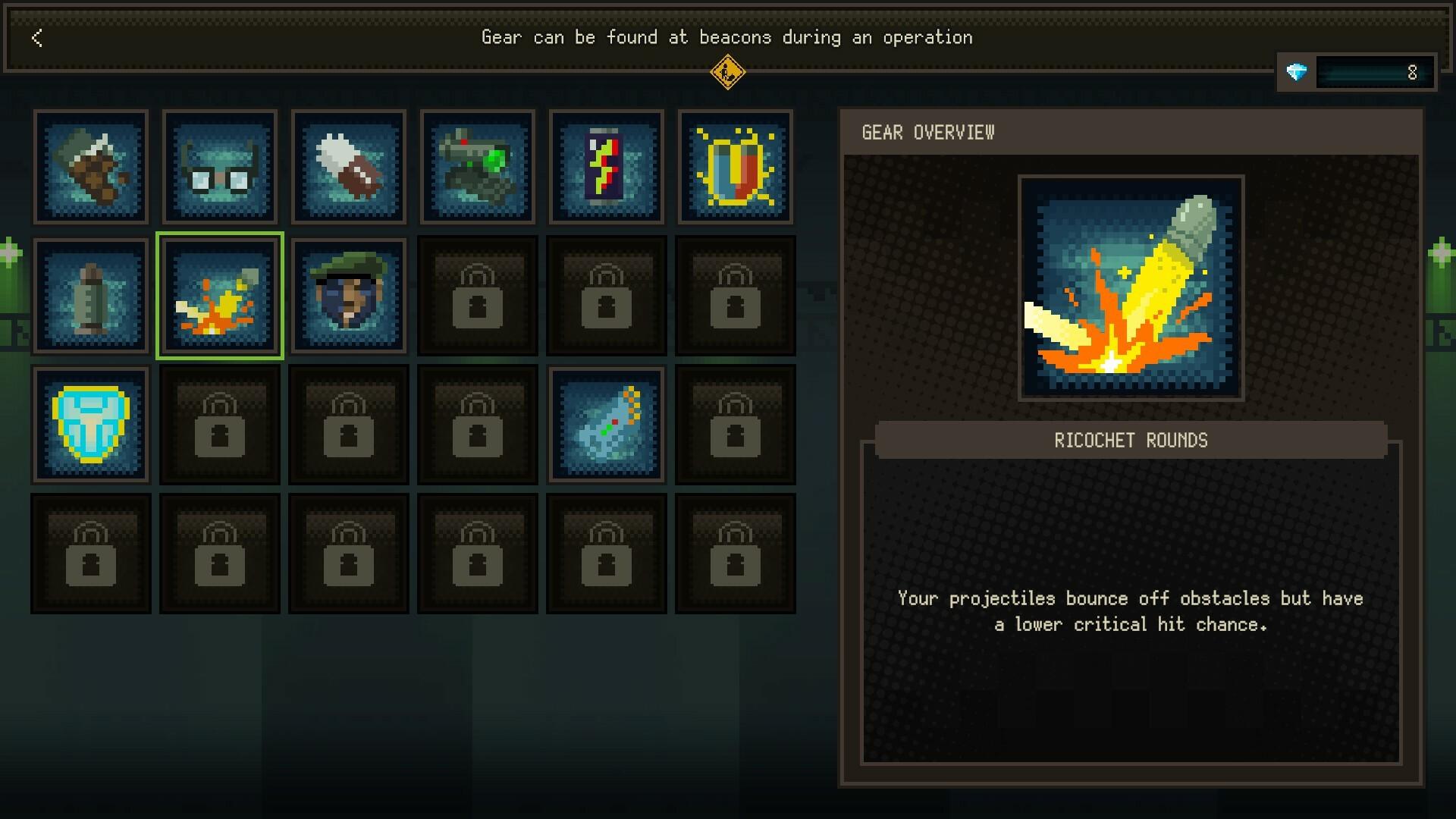Click the gem count display bar
1456x819 pixels.
click(1374, 73)
